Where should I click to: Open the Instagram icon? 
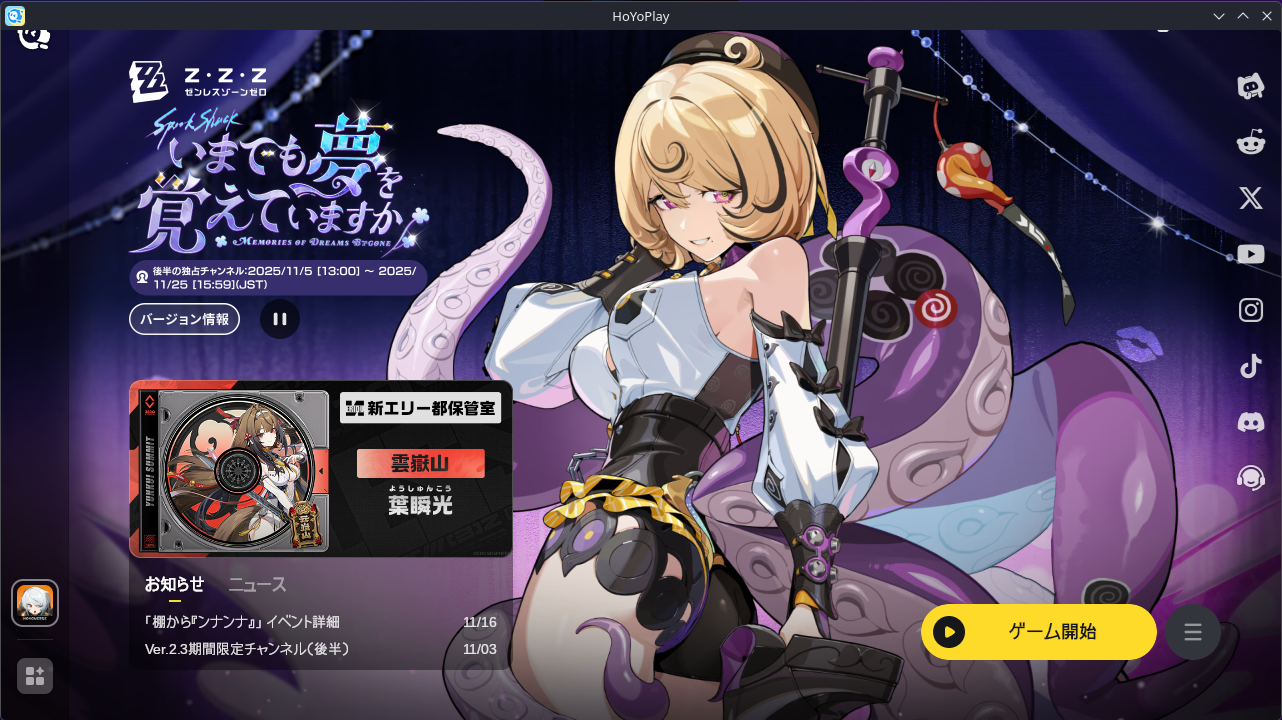(x=1250, y=310)
